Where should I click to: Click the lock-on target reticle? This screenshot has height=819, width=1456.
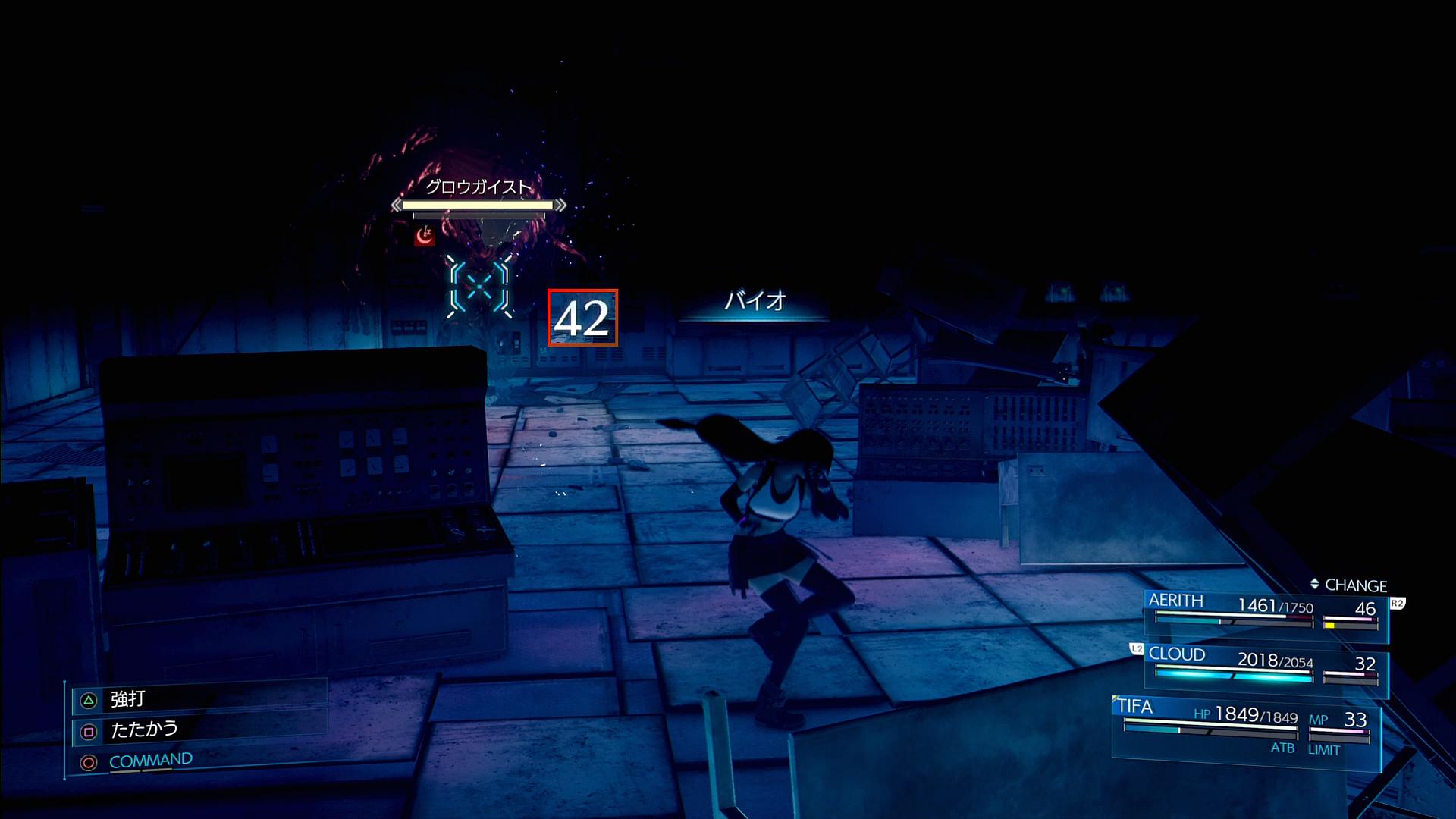[479, 287]
